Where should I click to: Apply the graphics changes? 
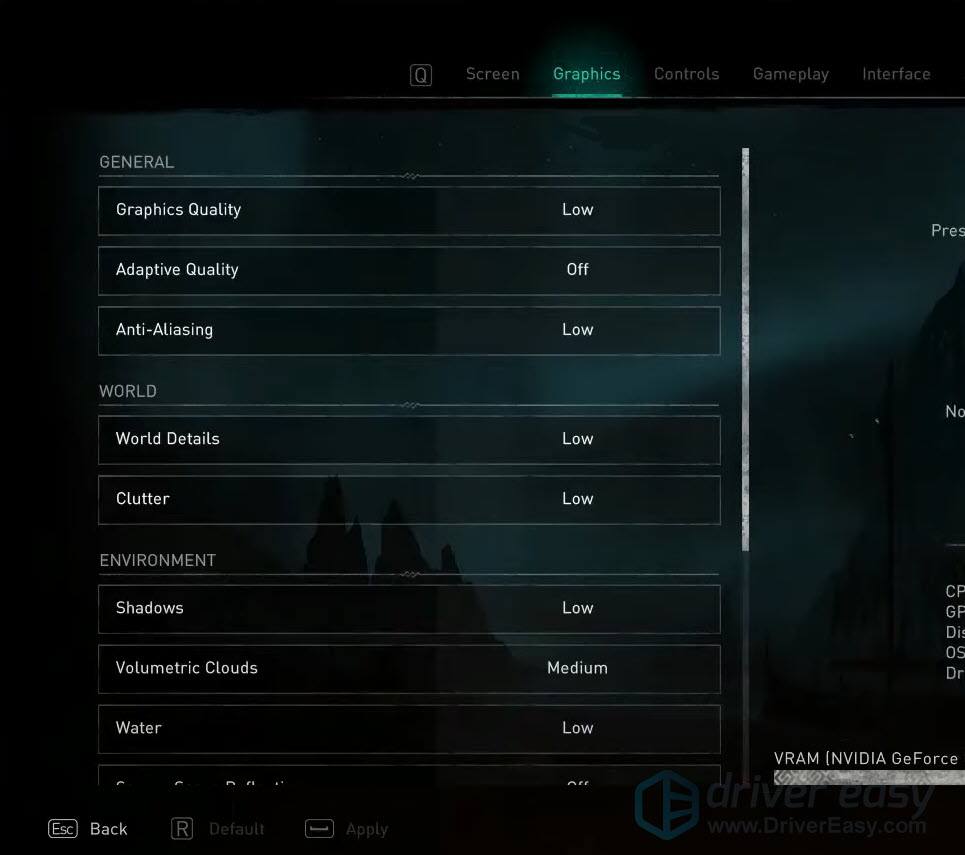point(347,829)
